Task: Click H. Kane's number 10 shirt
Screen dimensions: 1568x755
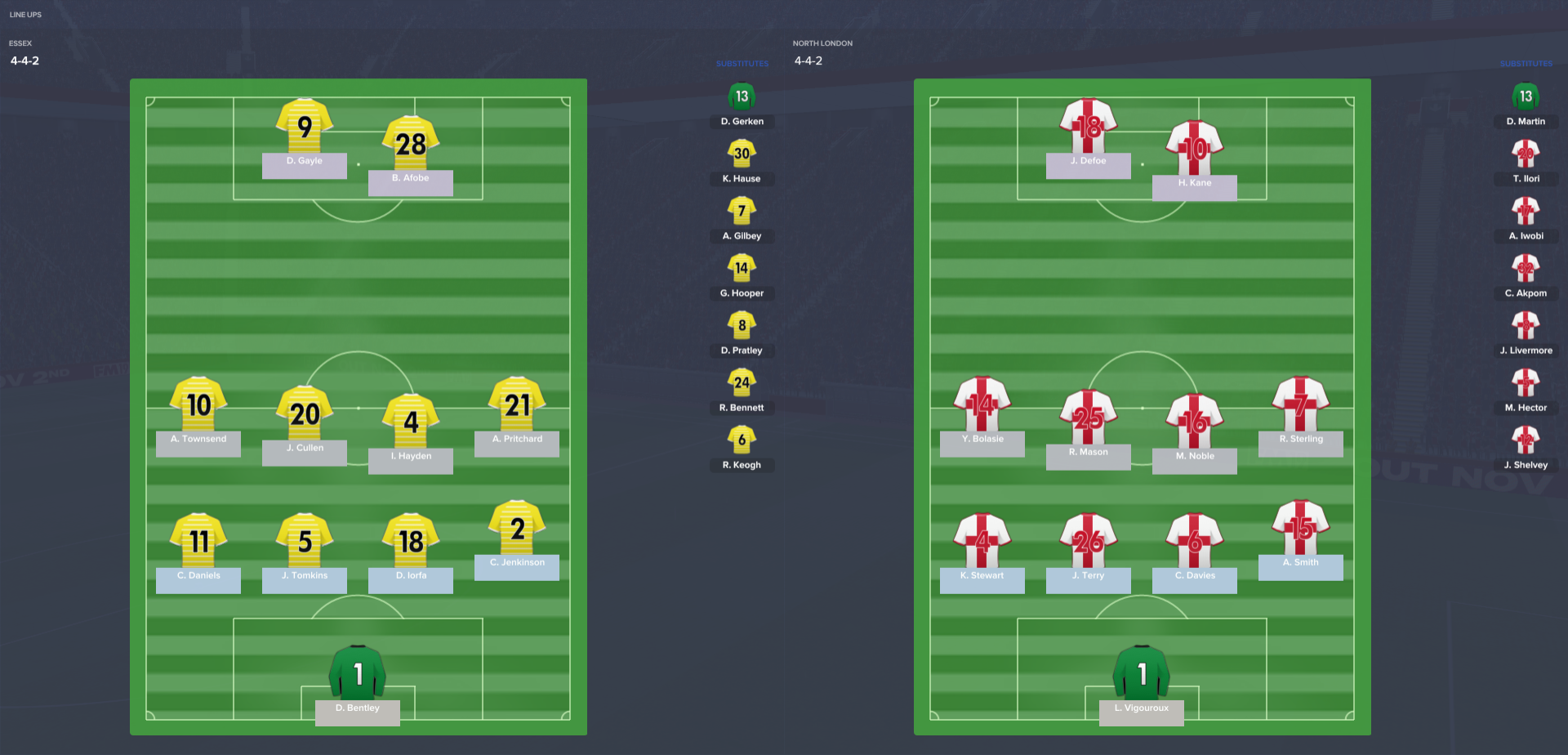Action: click(x=1195, y=150)
